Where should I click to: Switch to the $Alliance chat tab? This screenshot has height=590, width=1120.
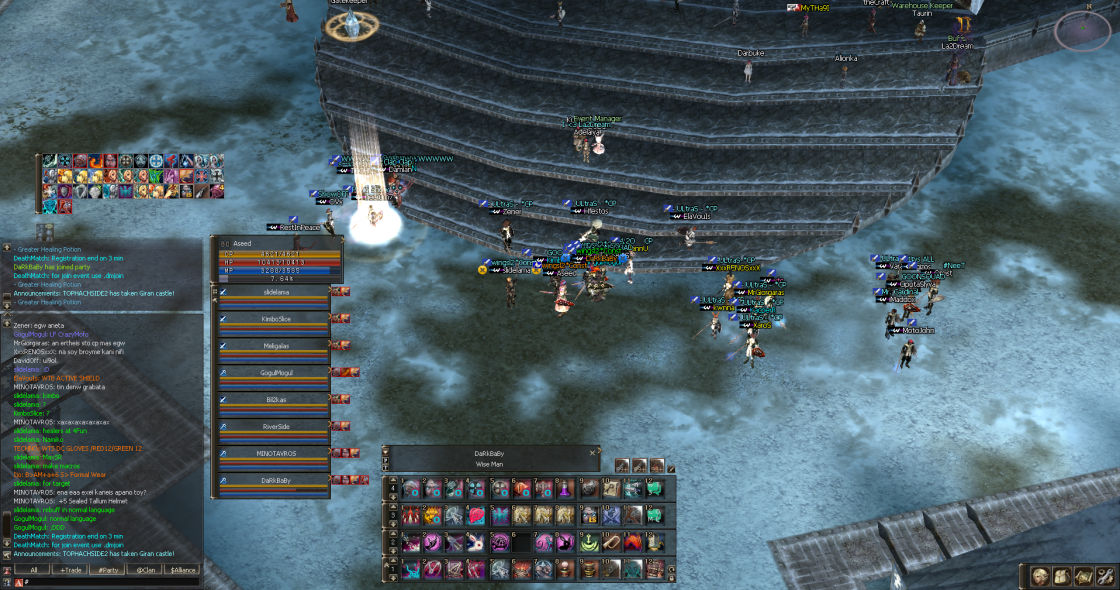tap(182, 569)
